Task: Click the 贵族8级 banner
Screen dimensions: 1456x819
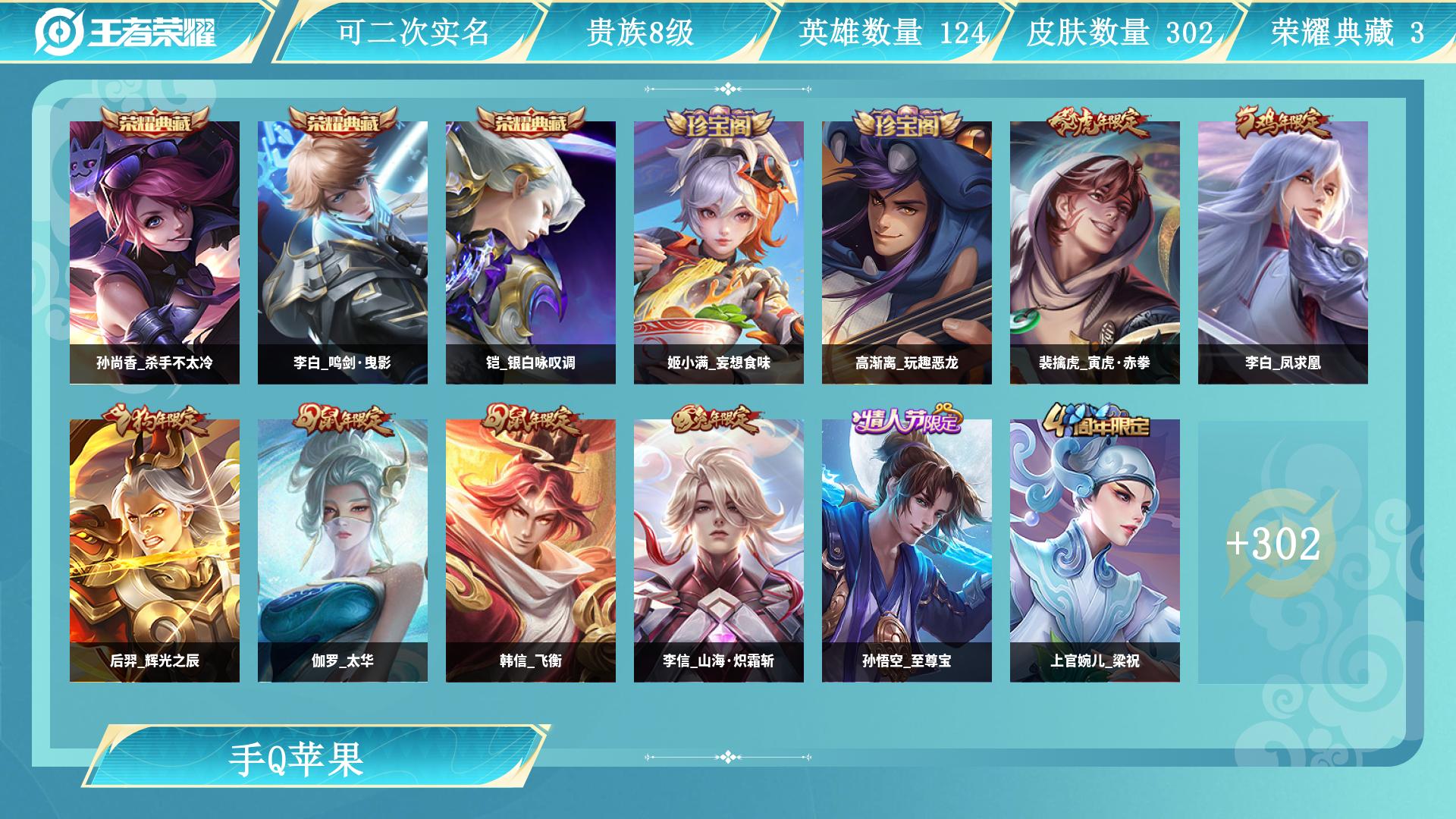Action: tap(641, 33)
